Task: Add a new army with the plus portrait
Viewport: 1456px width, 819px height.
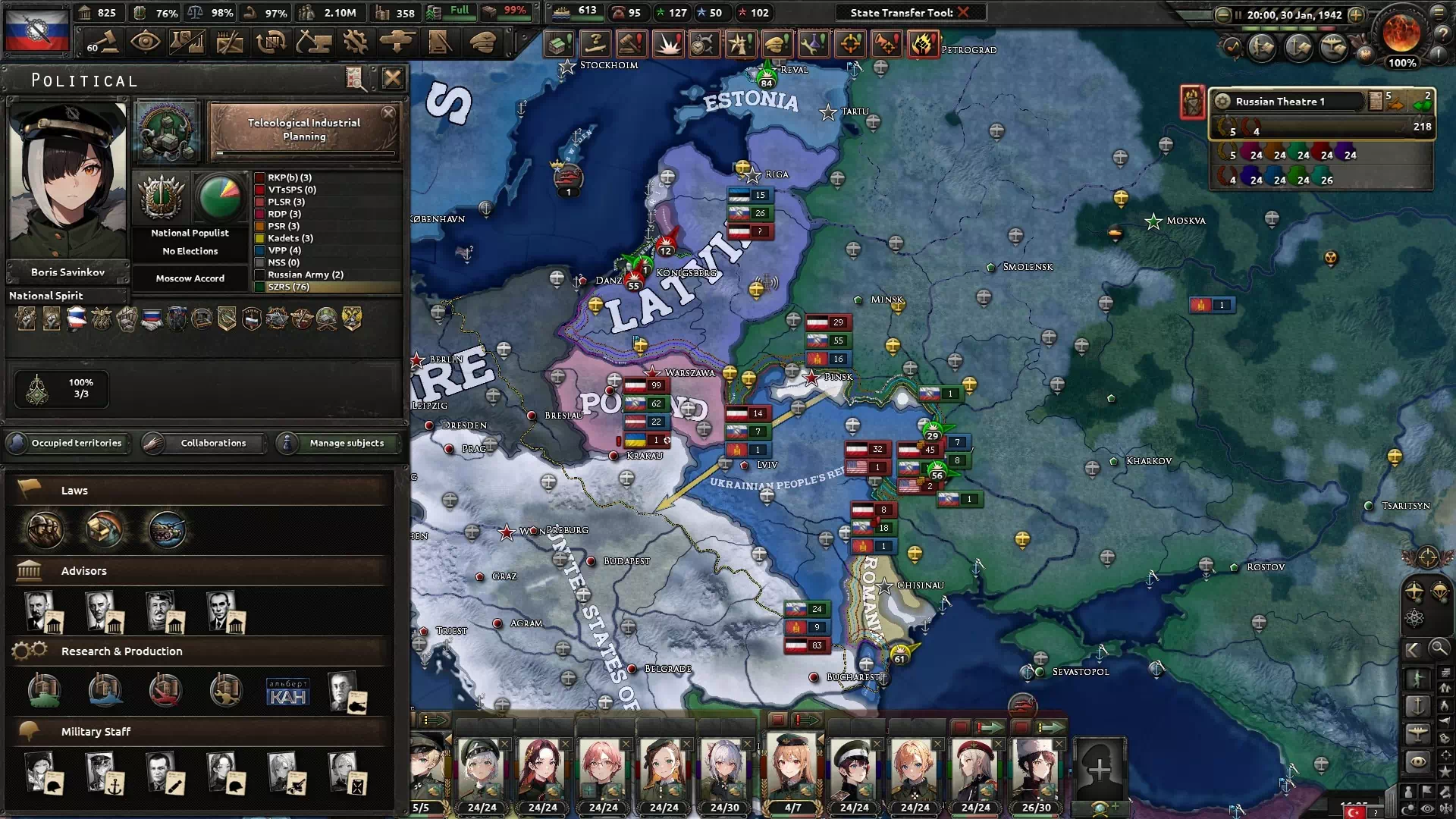Action: tap(1099, 770)
